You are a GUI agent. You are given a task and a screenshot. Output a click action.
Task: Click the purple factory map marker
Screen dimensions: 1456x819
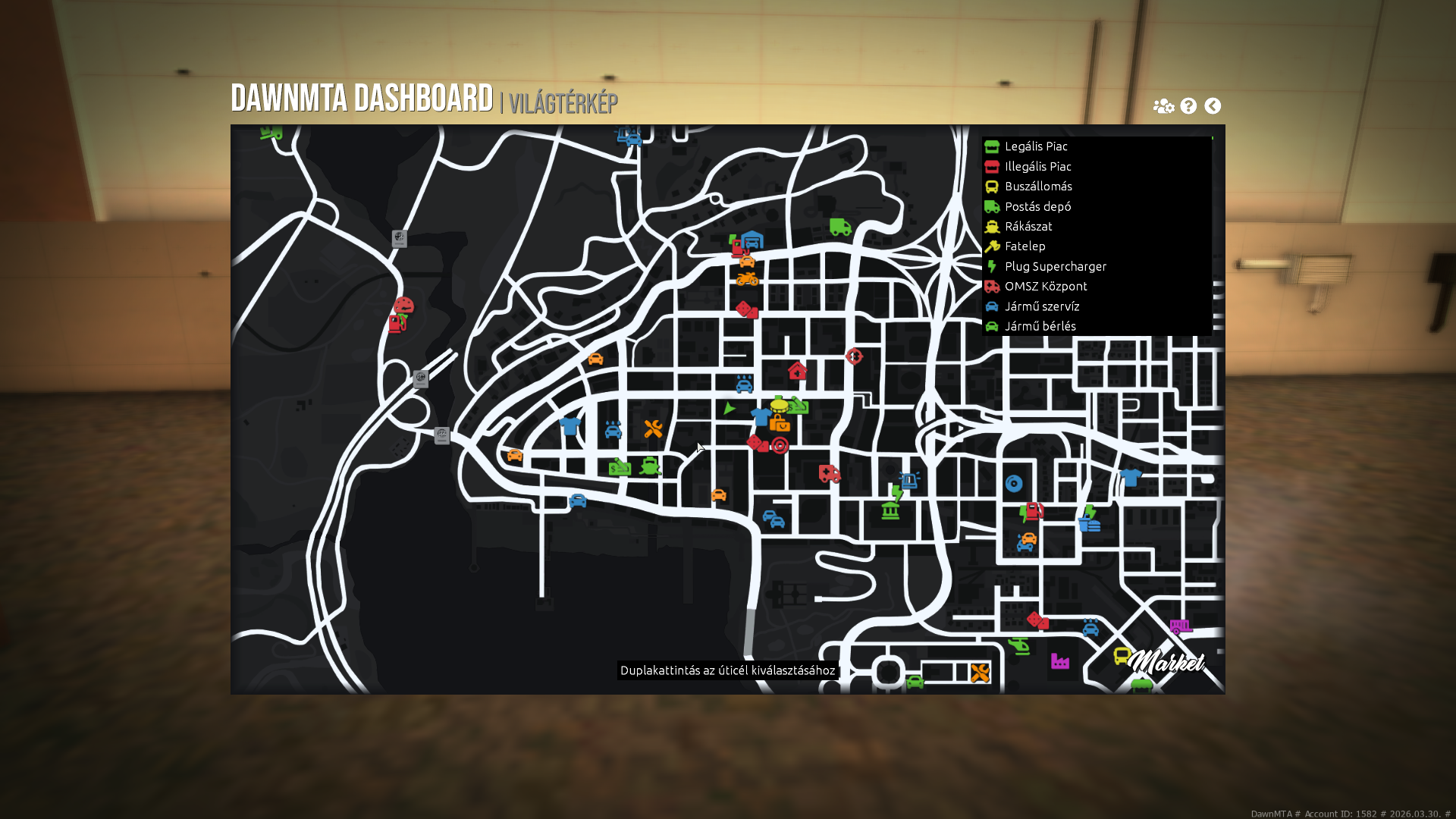click(1060, 661)
